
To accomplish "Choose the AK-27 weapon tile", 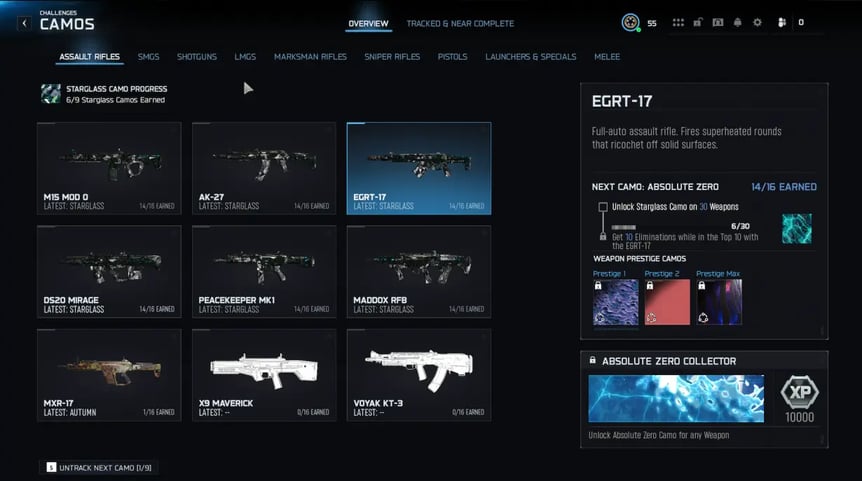I will [264, 168].
